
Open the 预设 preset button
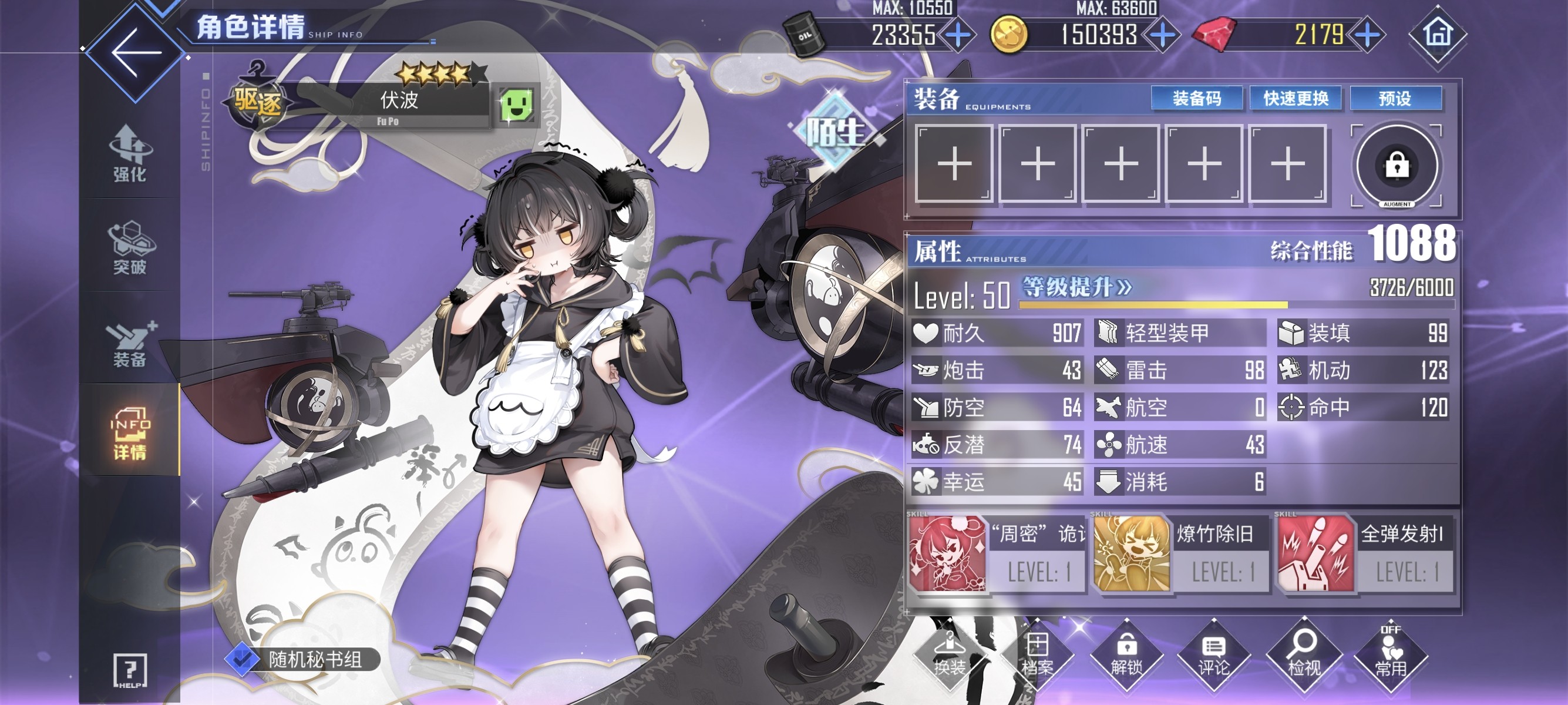click(x=1395, y=99)
